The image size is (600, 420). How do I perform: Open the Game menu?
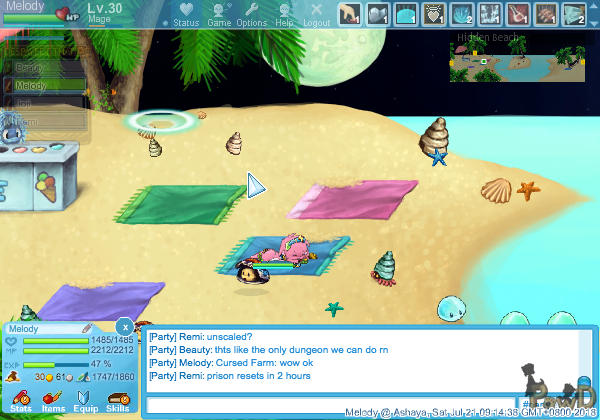[x=219, y=14]
